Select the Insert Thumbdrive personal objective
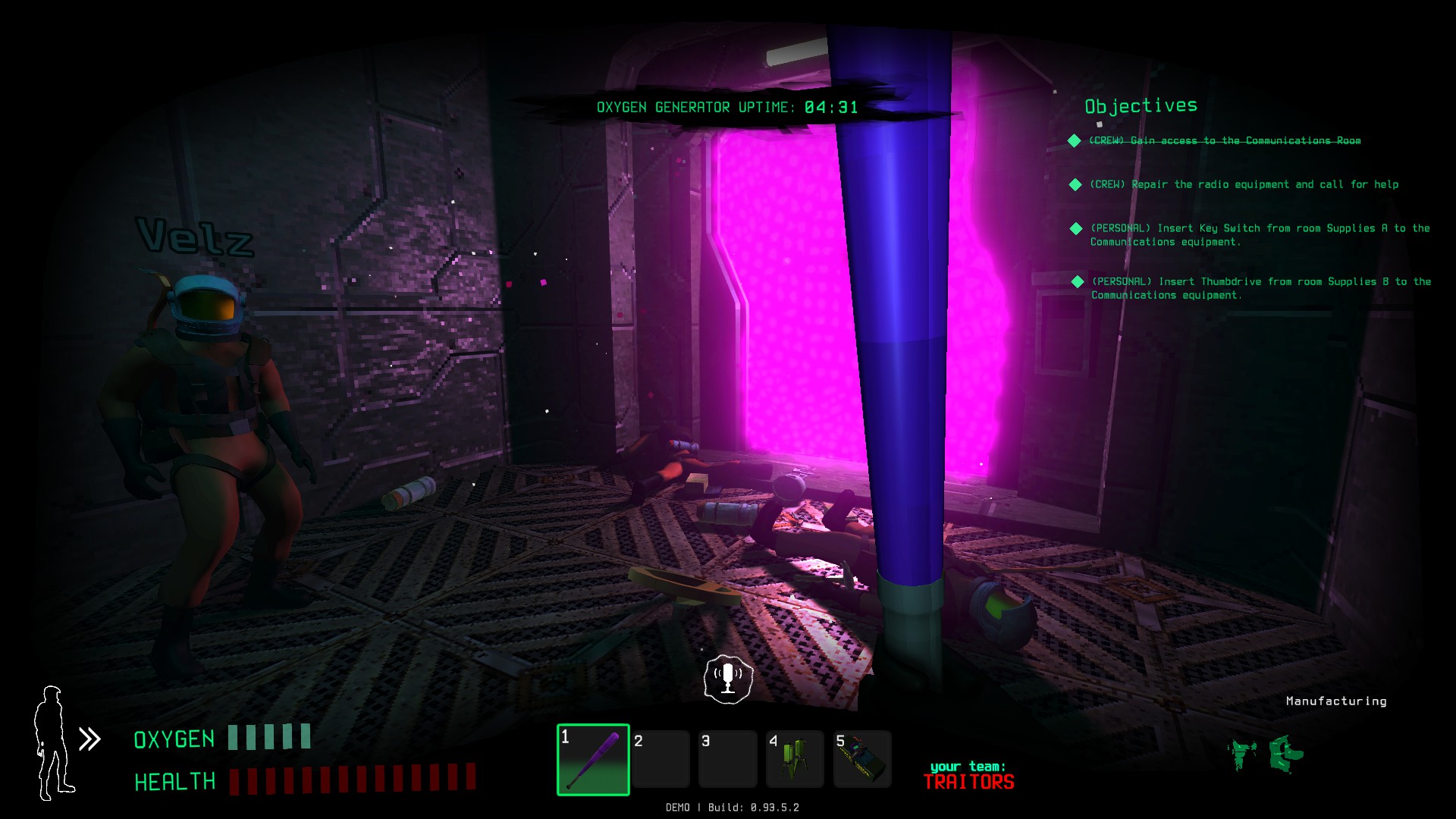Screen dimensions: 1456x819 point(1260,288)
